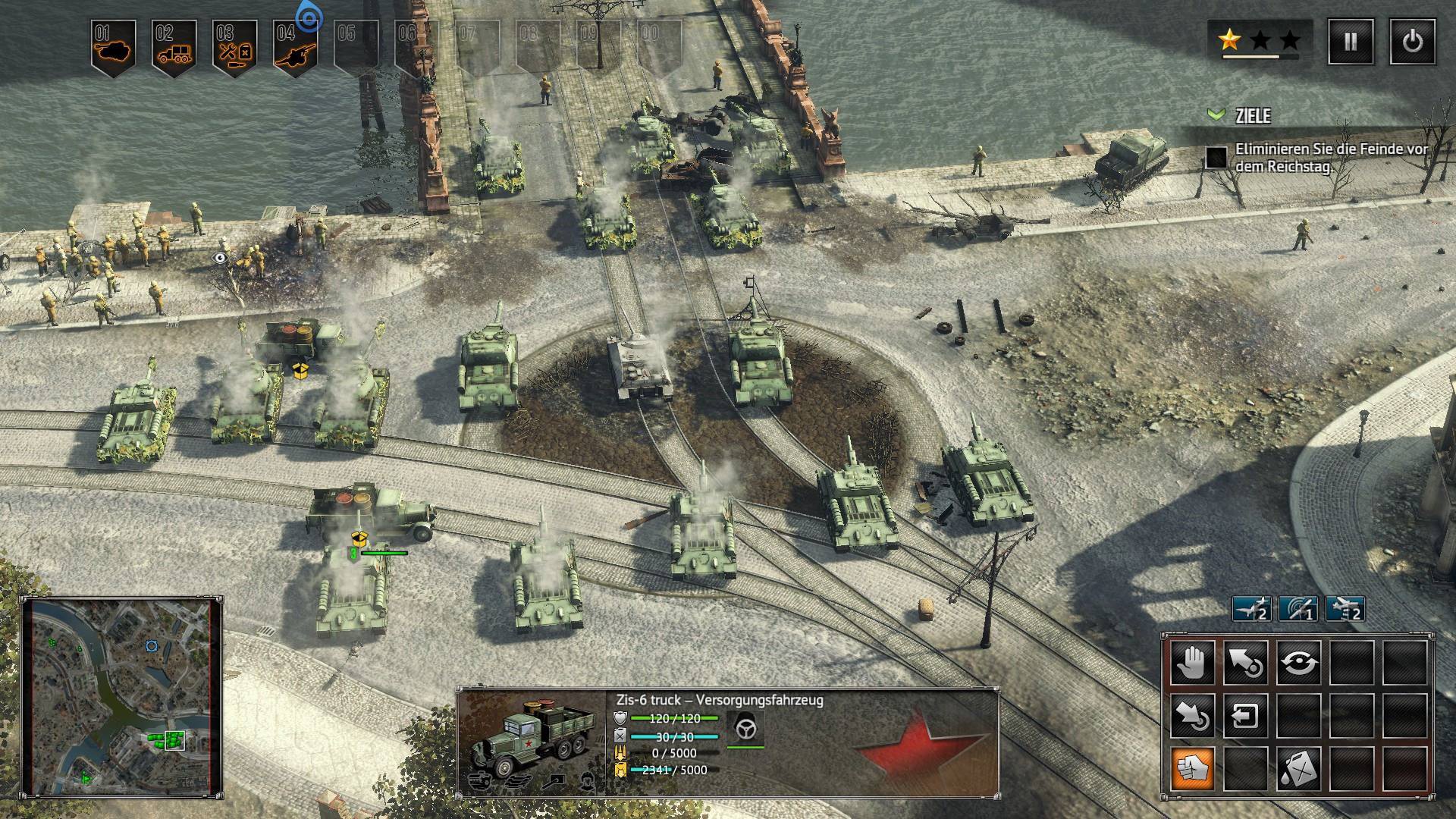1456x819 pixels.
Task: Choose the move command with the up-left arrow
Action: 1246,662
